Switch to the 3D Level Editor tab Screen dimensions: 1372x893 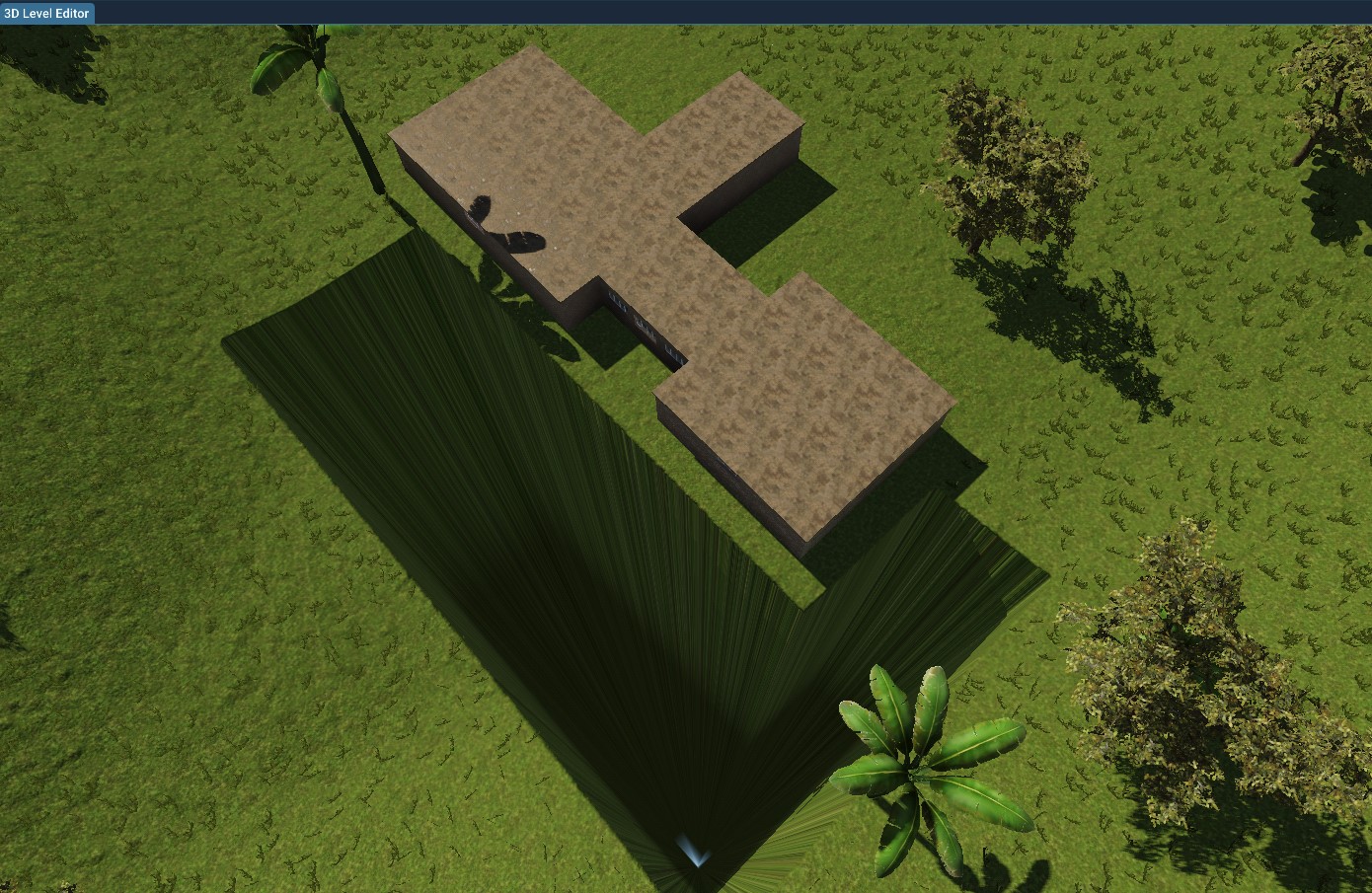tap(45, 13)
